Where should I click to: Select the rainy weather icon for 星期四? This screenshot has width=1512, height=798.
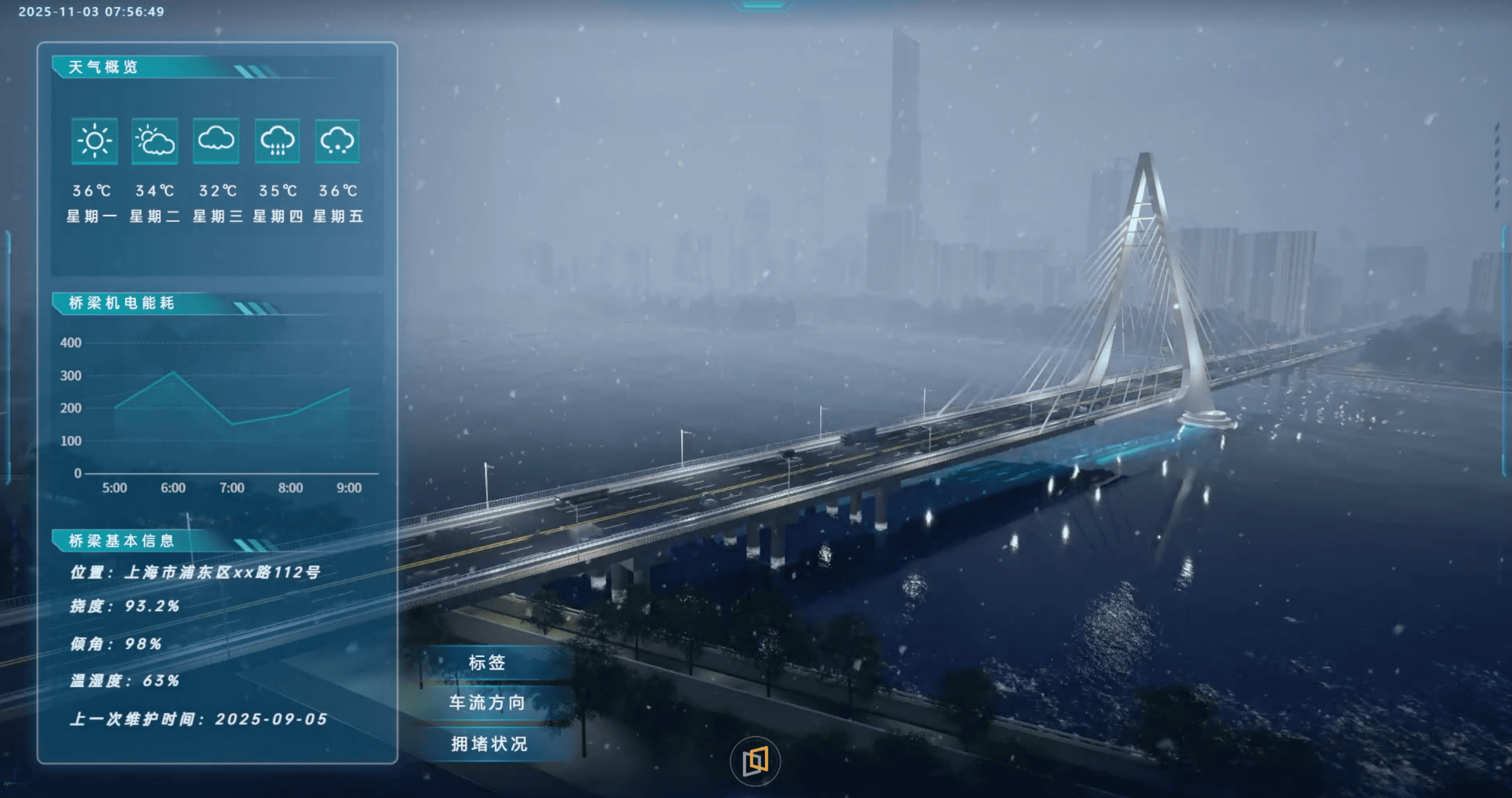pos(277,141)
